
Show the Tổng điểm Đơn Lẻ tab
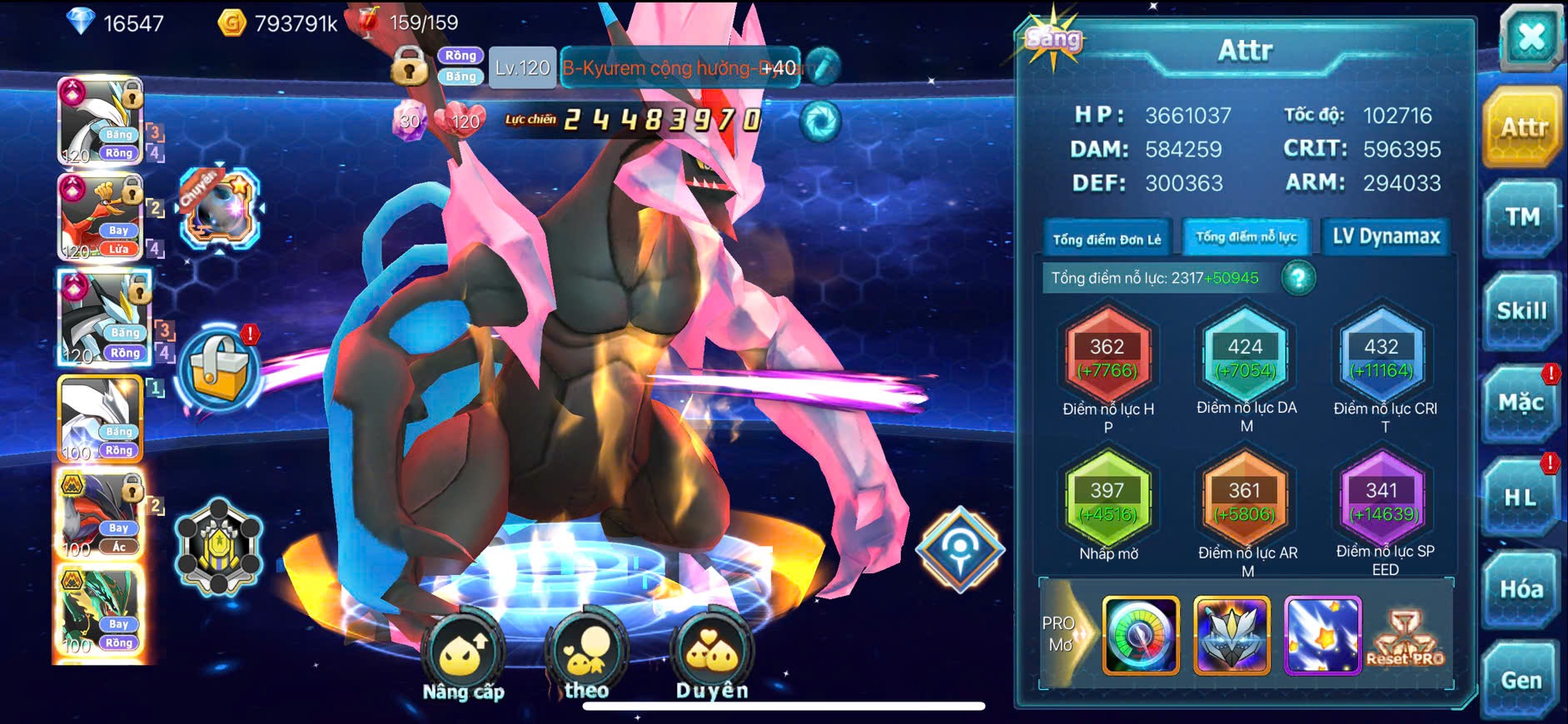tap(1107, 239)
